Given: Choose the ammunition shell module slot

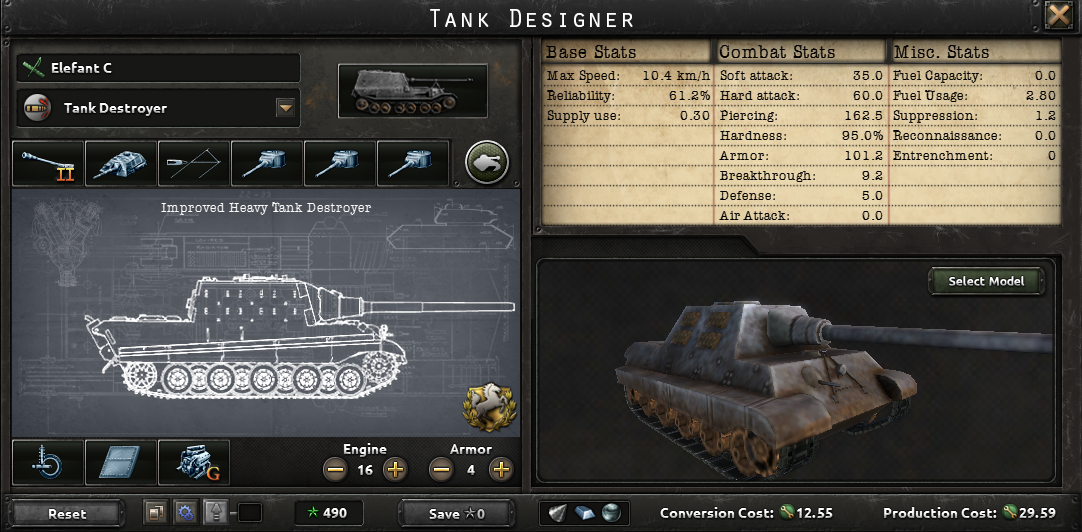Looking at the screenshot, I should (x=193, y=163).
